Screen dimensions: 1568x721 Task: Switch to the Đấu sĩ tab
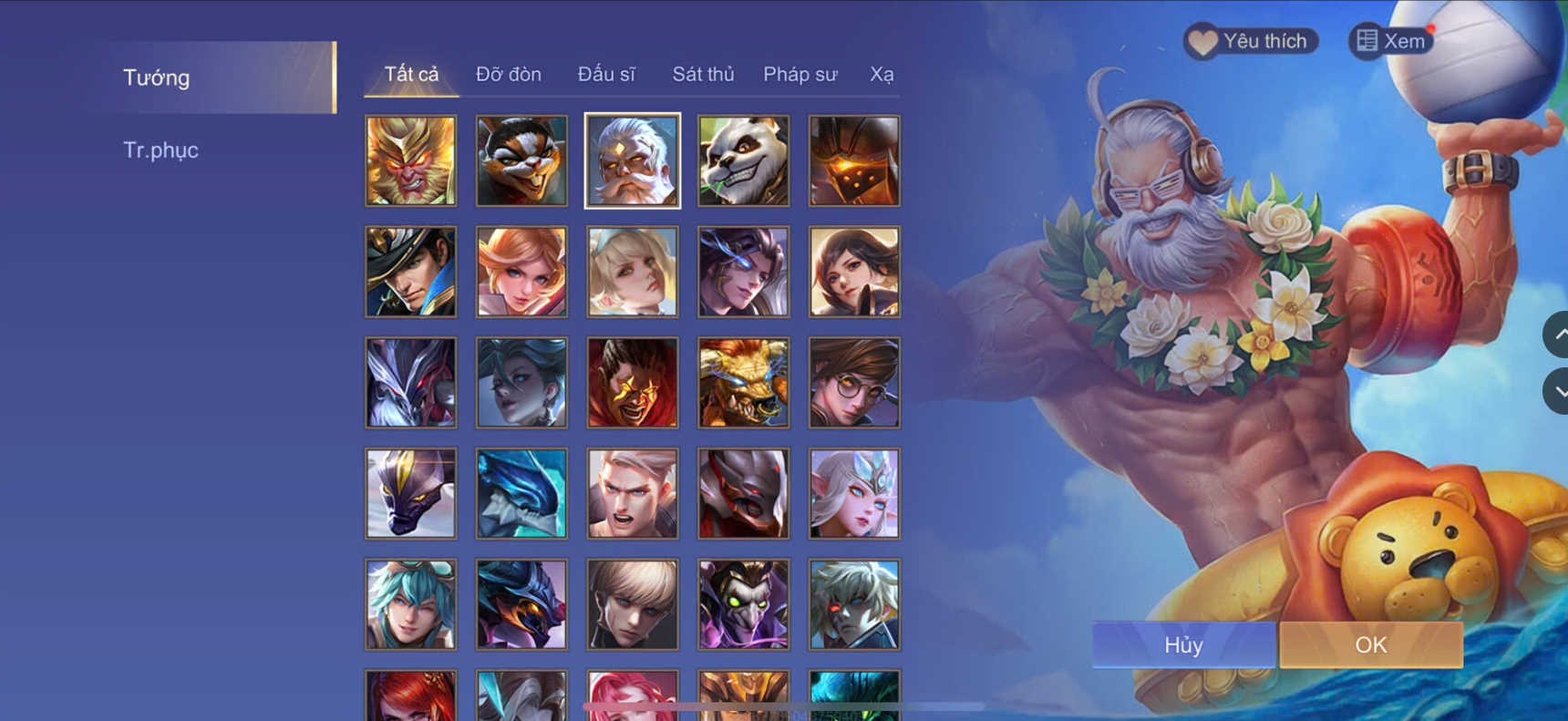pos(607,74)
